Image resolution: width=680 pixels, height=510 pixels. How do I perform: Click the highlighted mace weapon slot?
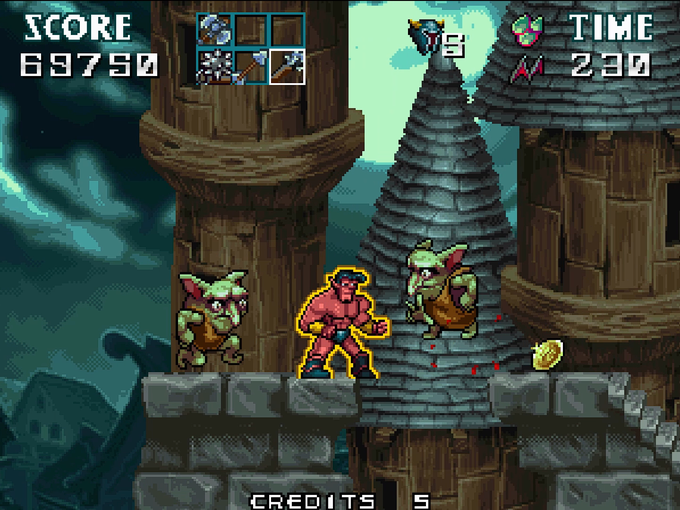[286, 66]
